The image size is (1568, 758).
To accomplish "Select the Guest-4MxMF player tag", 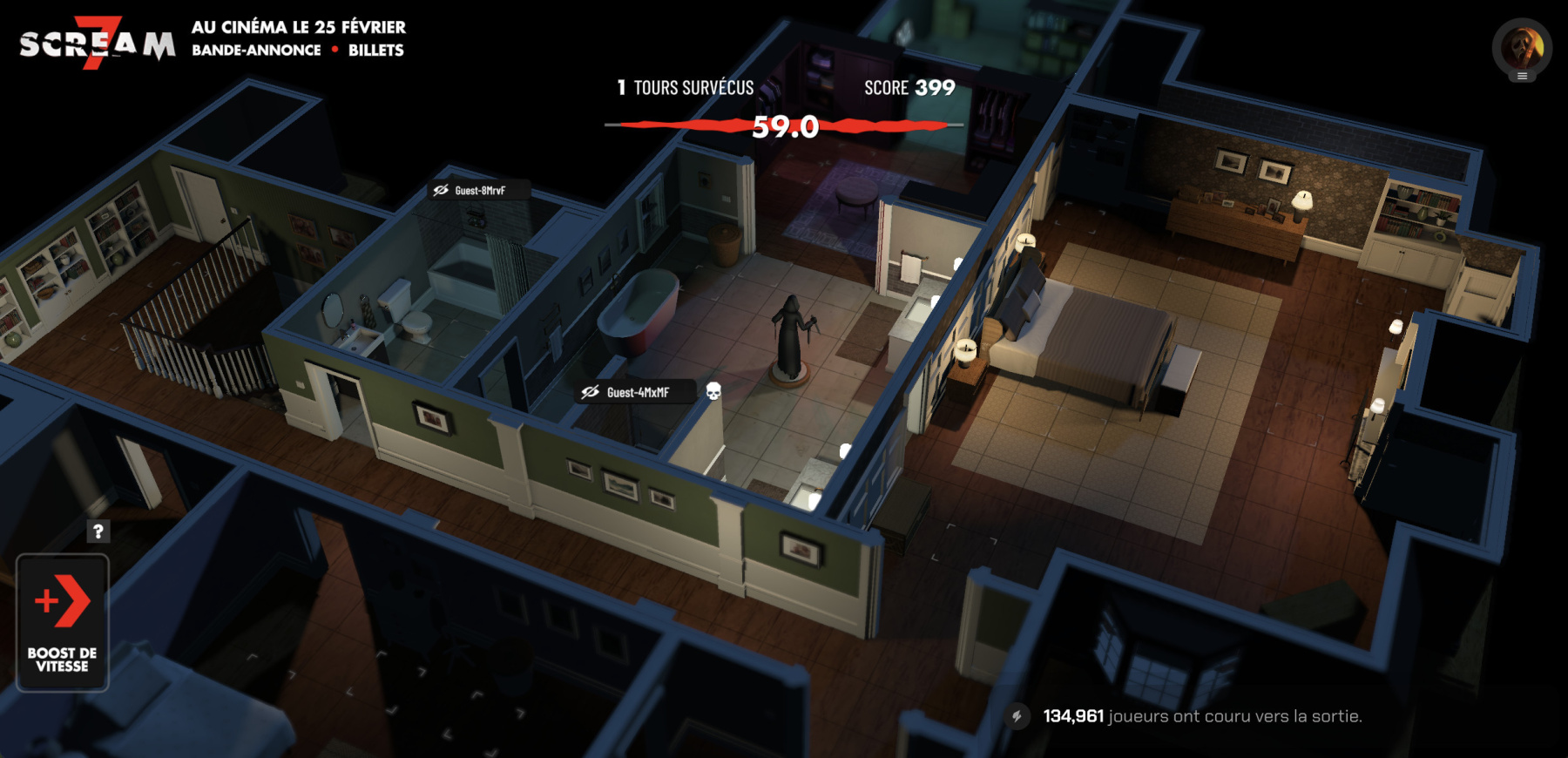I will [637, 392].
